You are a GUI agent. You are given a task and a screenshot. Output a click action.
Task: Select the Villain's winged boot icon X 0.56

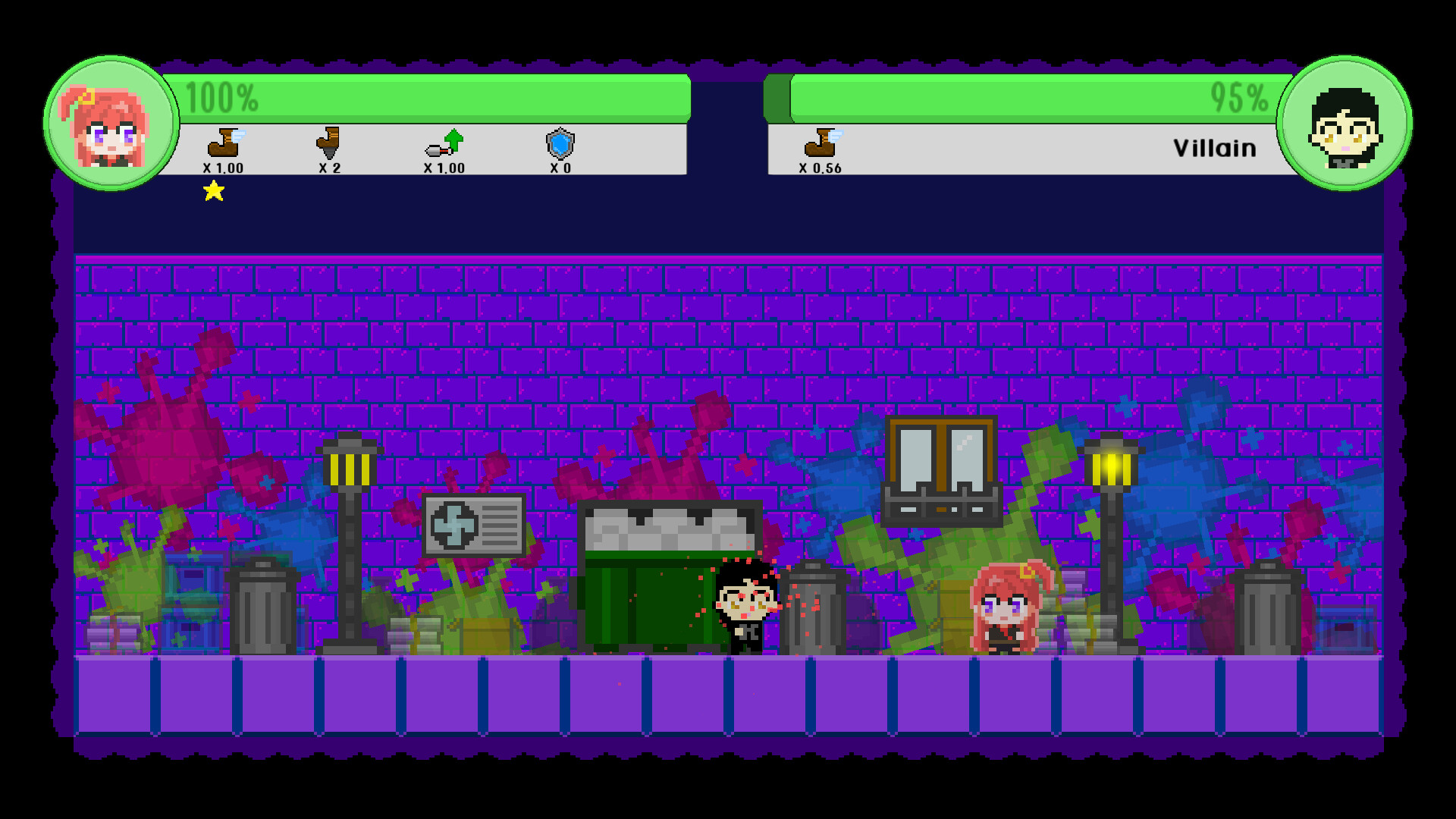coord(821,144)
